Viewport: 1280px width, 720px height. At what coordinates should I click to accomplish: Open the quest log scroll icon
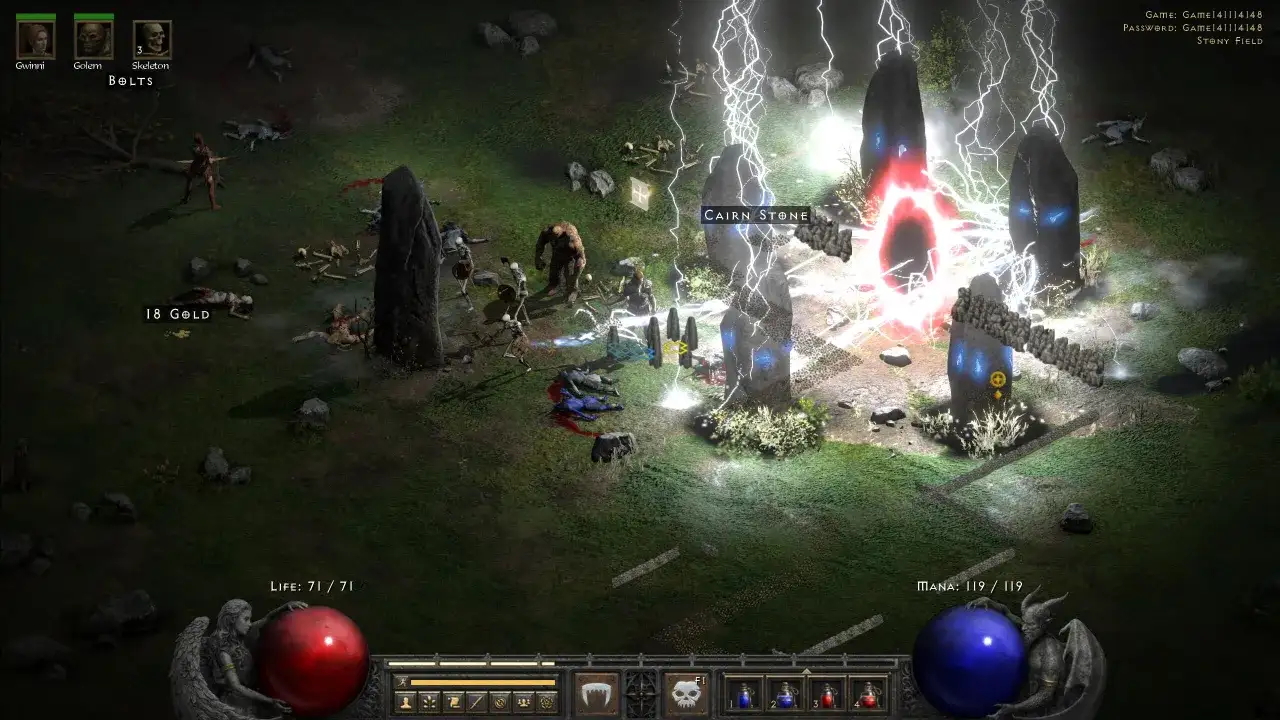[453, 703]
